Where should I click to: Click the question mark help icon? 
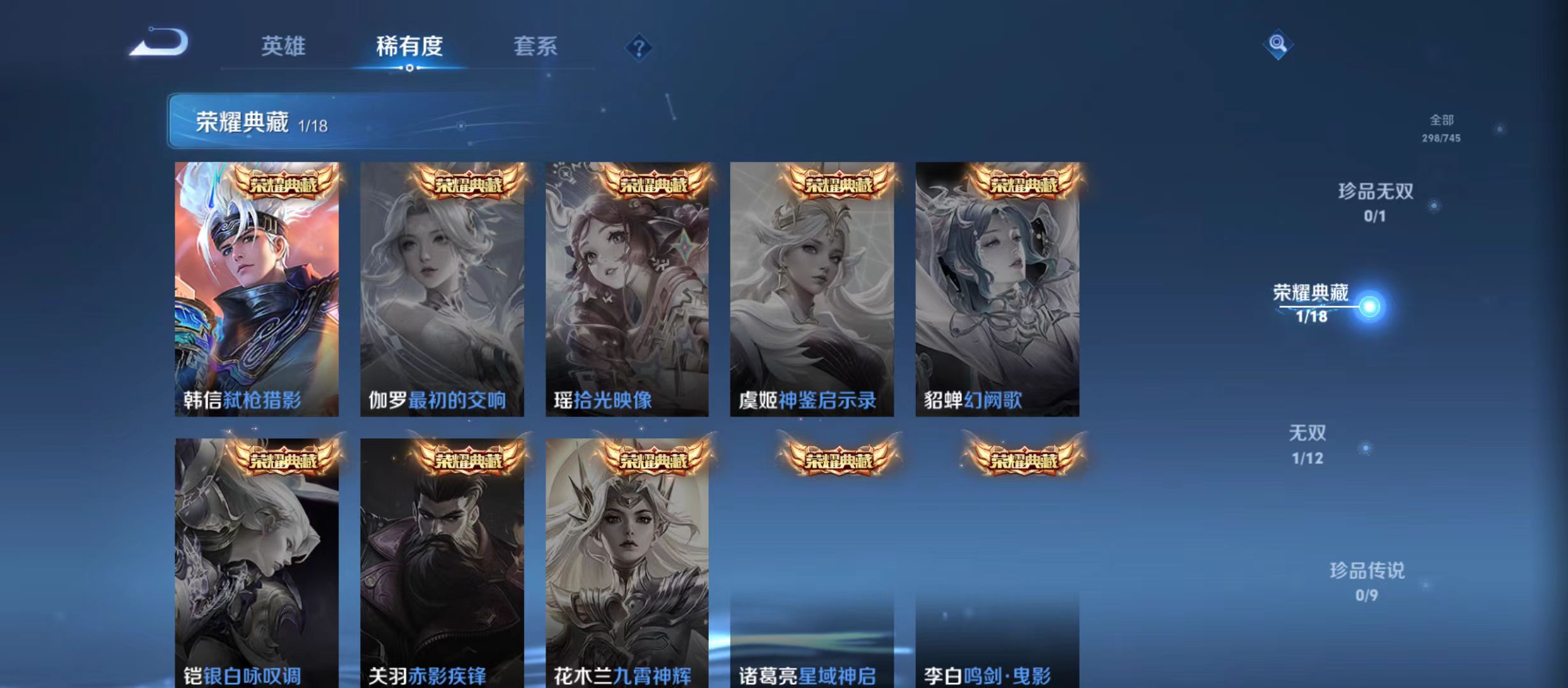coord(638,47)
